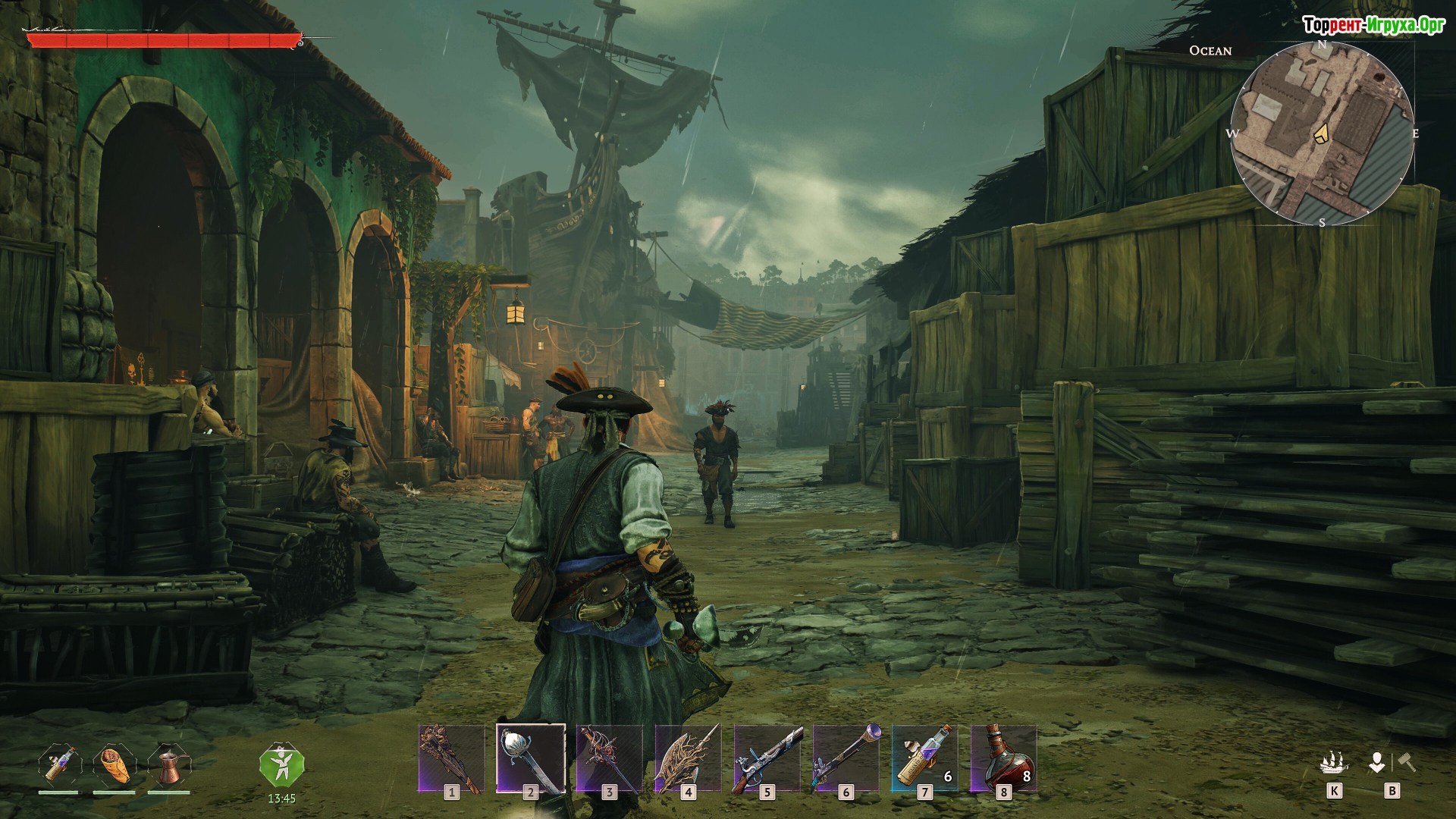Open the circular minimap
Image resolution: width=1456 pixels, height=819 pixels.
point(1322,133)
